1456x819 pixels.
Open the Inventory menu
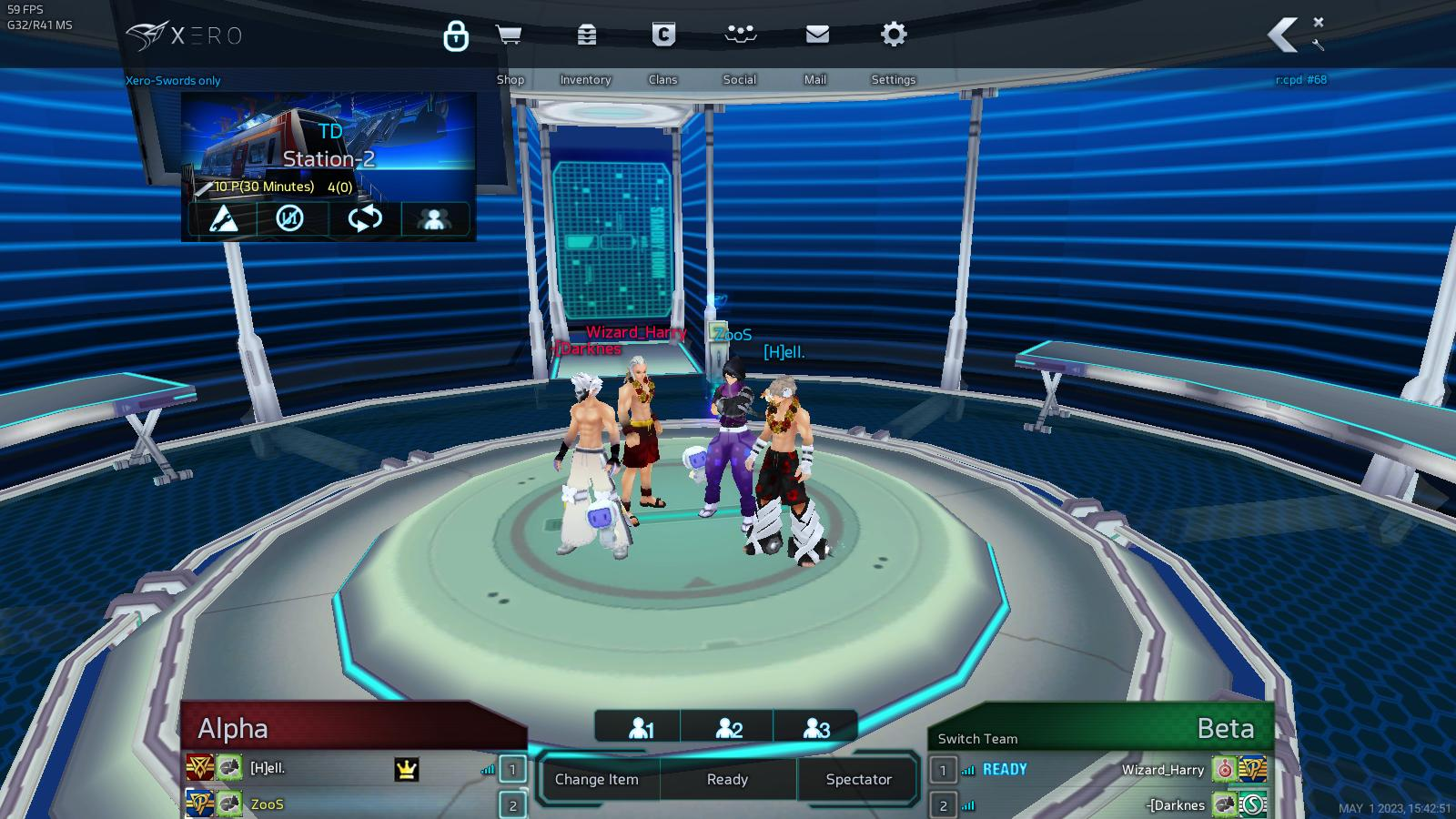(586, 35)
